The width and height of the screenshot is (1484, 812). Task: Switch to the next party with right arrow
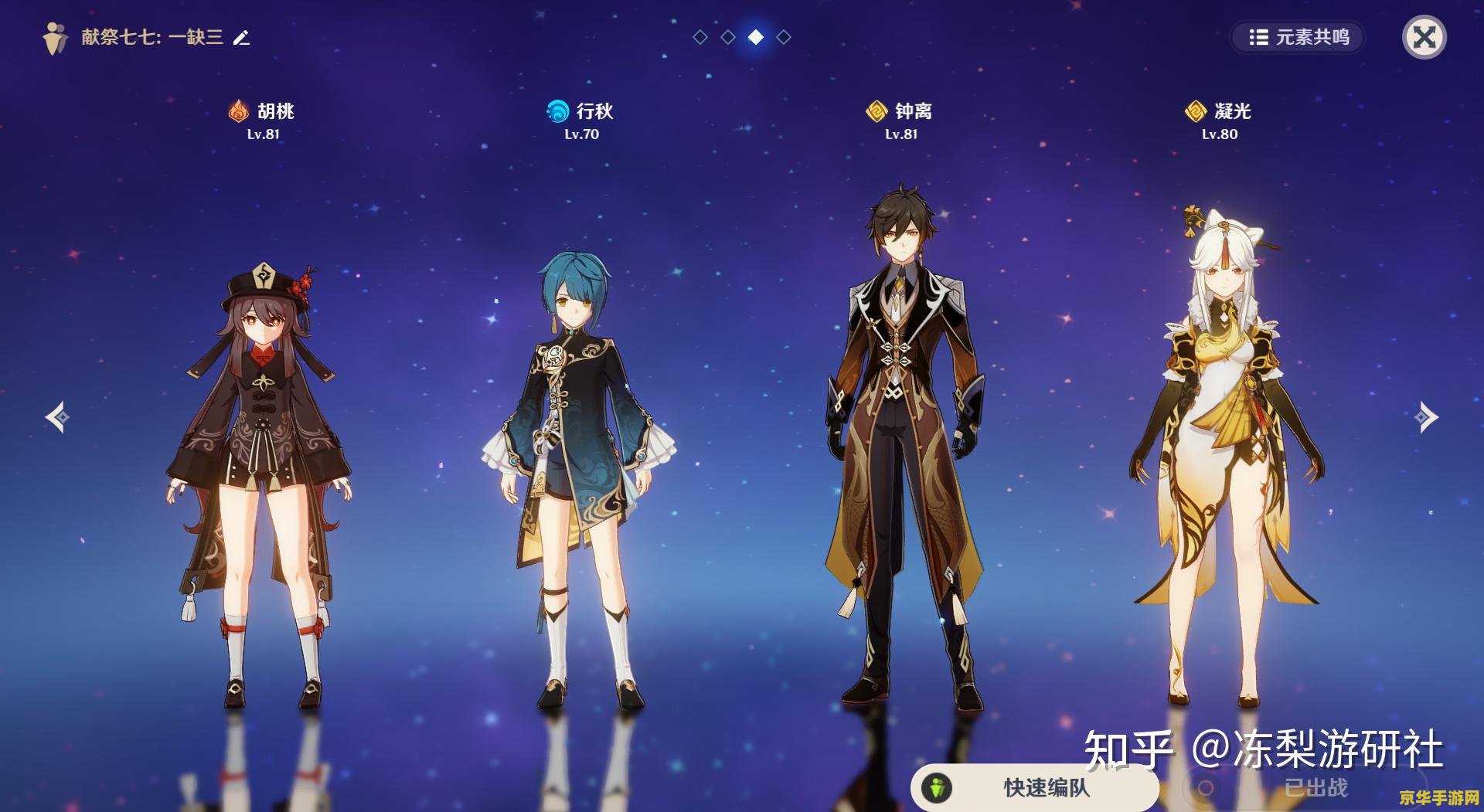pos(1426,417)
